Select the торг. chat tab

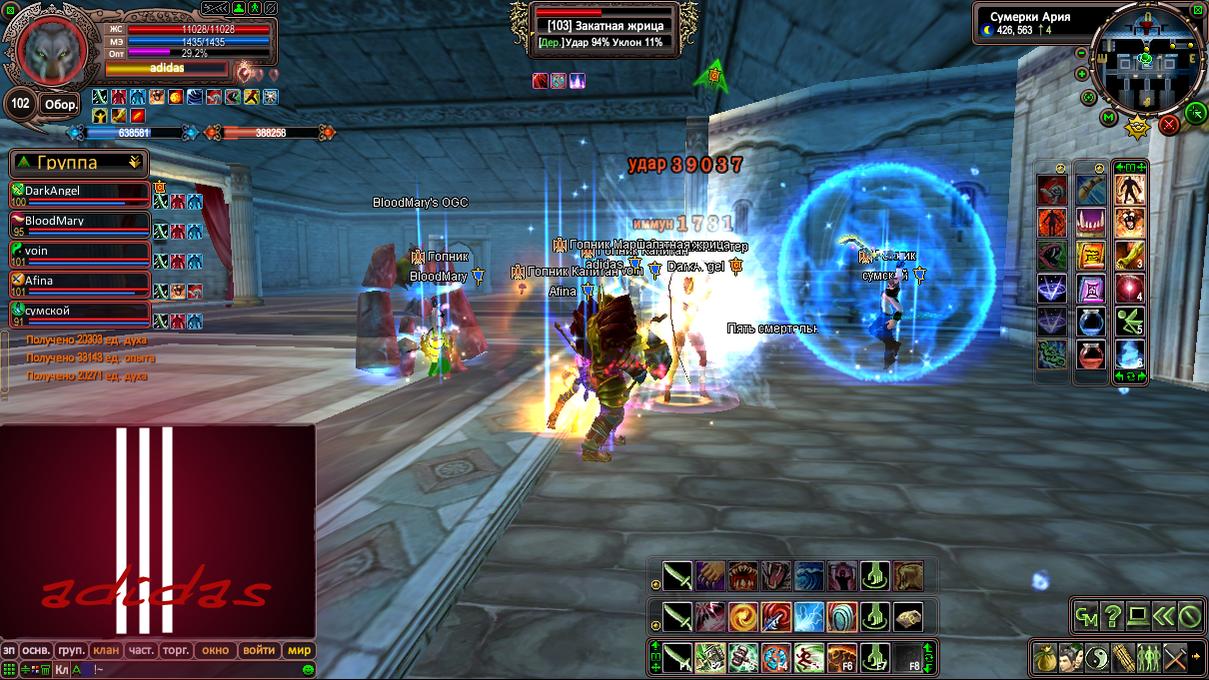pyautogui.click(x=177, y=650)
